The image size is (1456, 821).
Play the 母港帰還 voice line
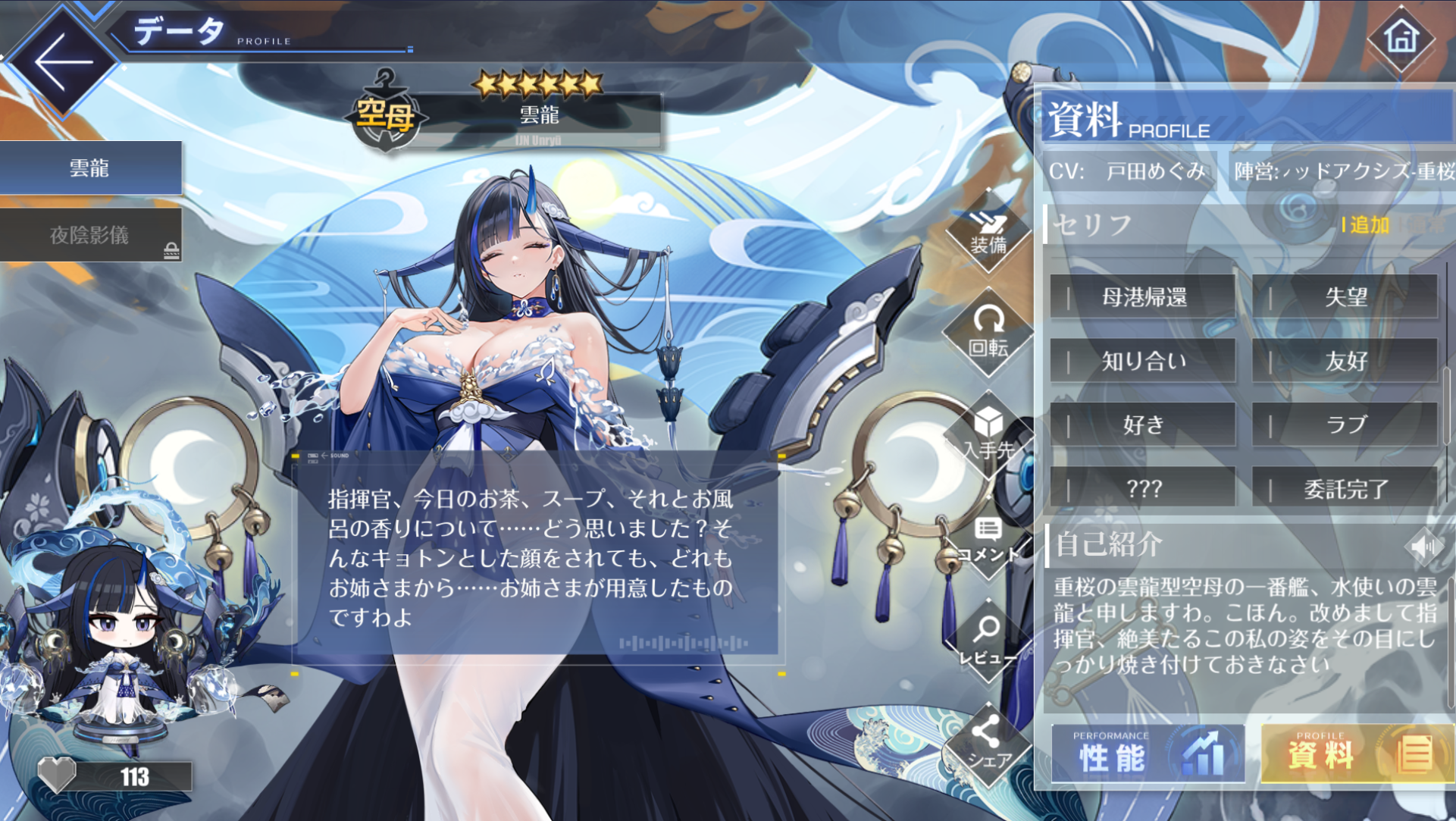[x=1143, y=297]
